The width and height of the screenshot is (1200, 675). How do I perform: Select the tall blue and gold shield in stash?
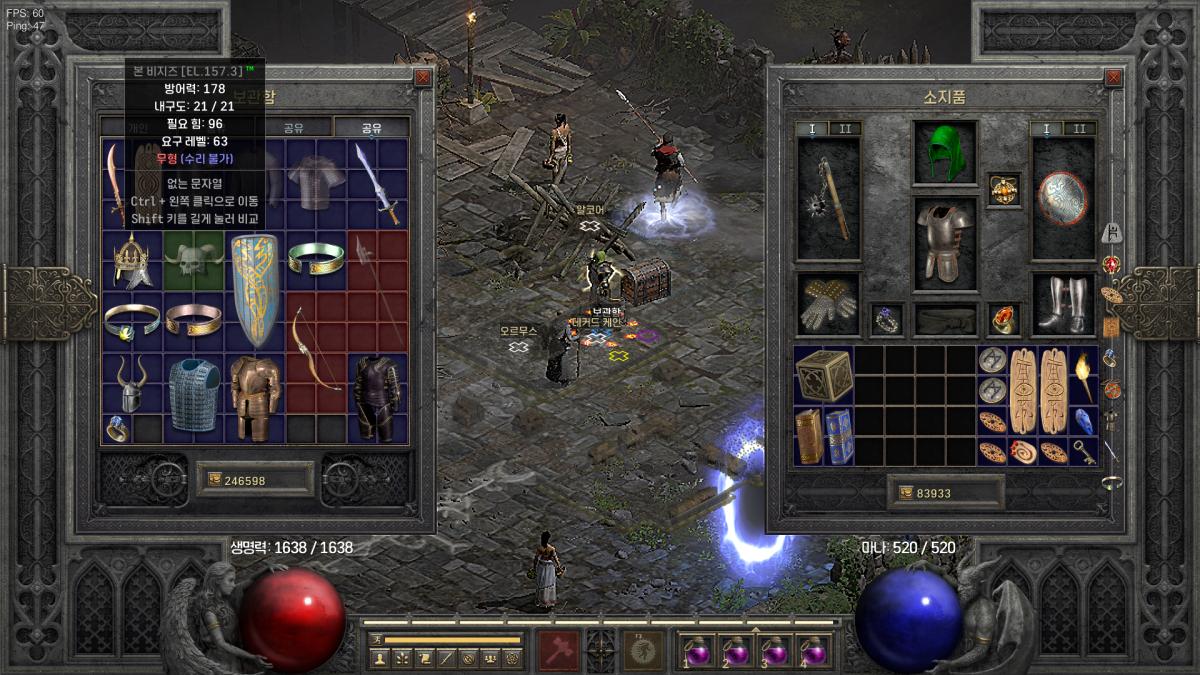click(254, 289)
